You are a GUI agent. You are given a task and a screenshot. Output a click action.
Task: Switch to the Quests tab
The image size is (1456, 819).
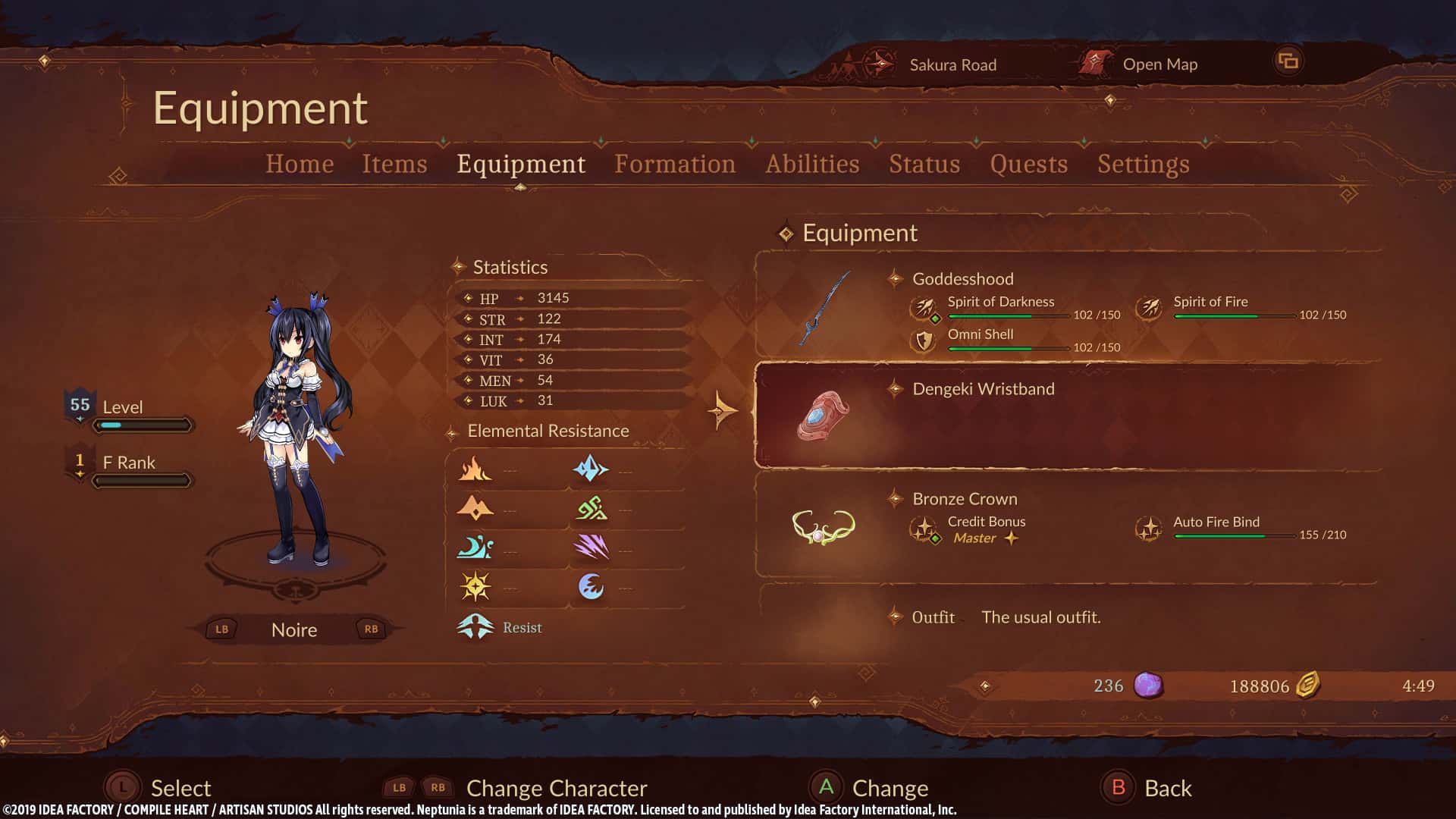click(x=1028, y=164)
